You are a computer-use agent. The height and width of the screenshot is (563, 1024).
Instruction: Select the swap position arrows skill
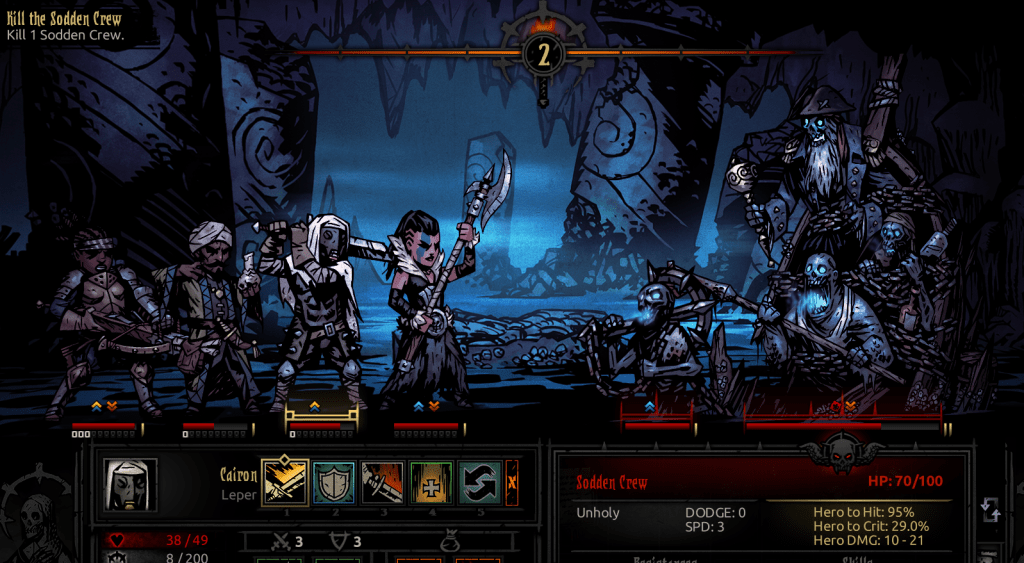tap(480, 483)
